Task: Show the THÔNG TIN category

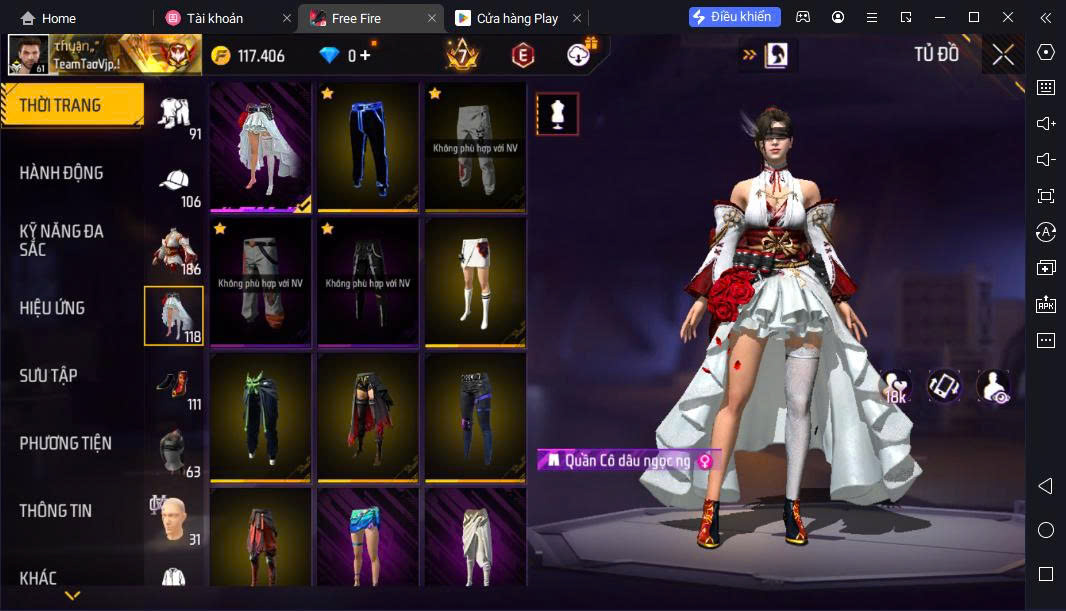Action: (x=56, y=510)
